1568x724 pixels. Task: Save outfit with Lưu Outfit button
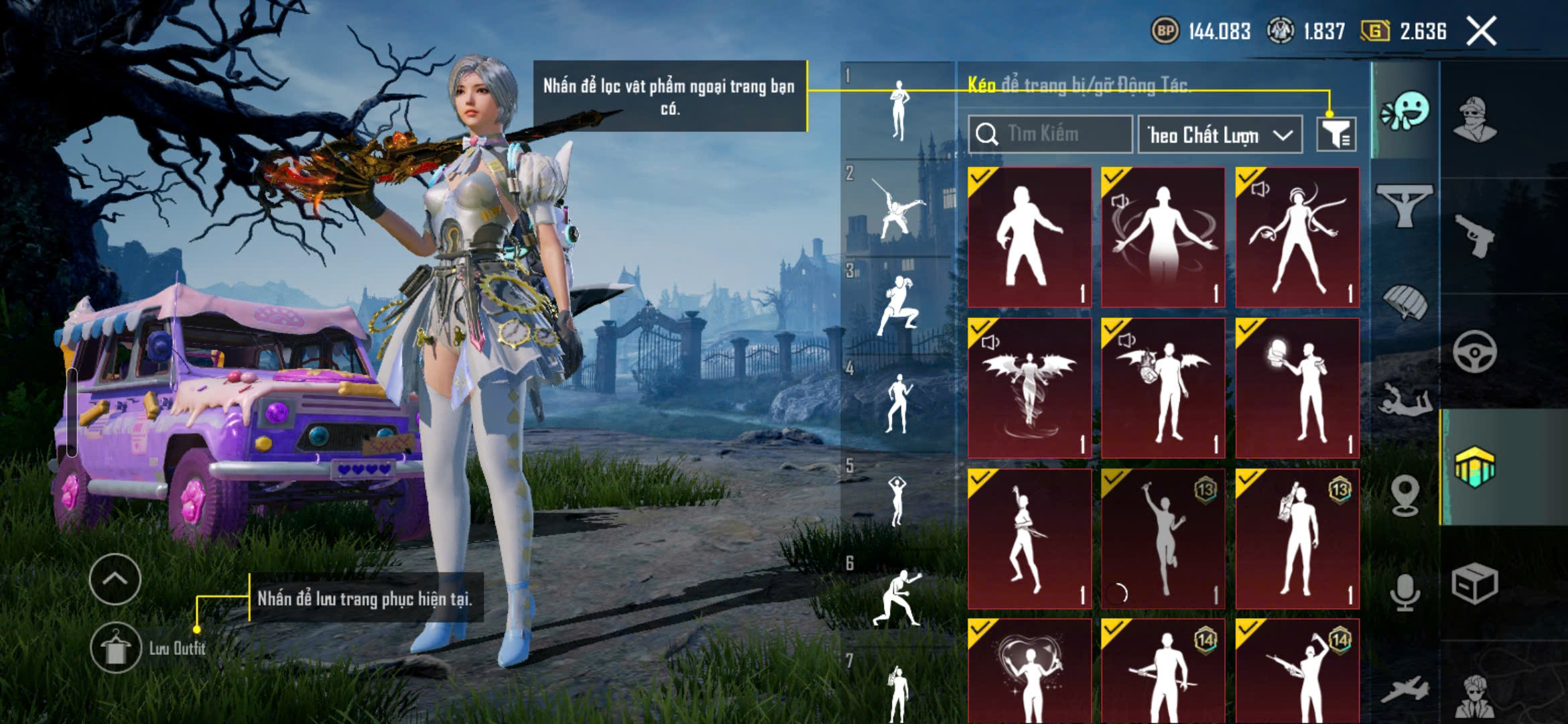115,648
